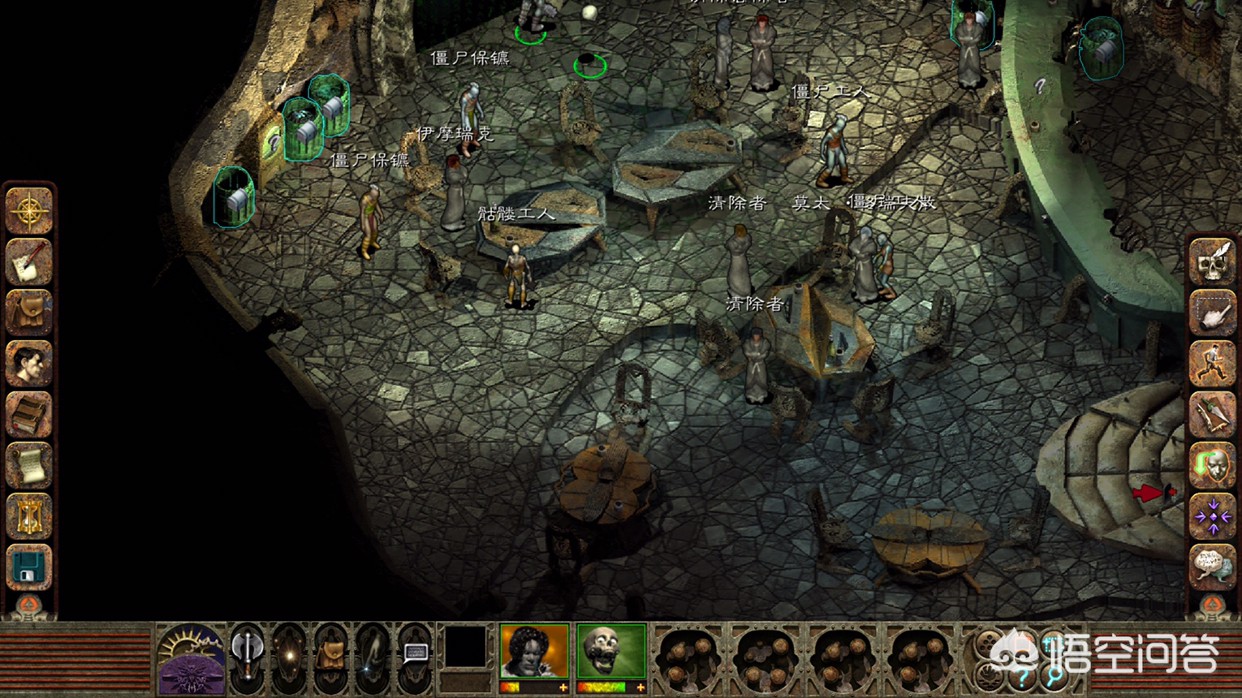Viewport: 1242px width, 698px height.
Task: Click the axe attack action button
Action: [247, 655]
